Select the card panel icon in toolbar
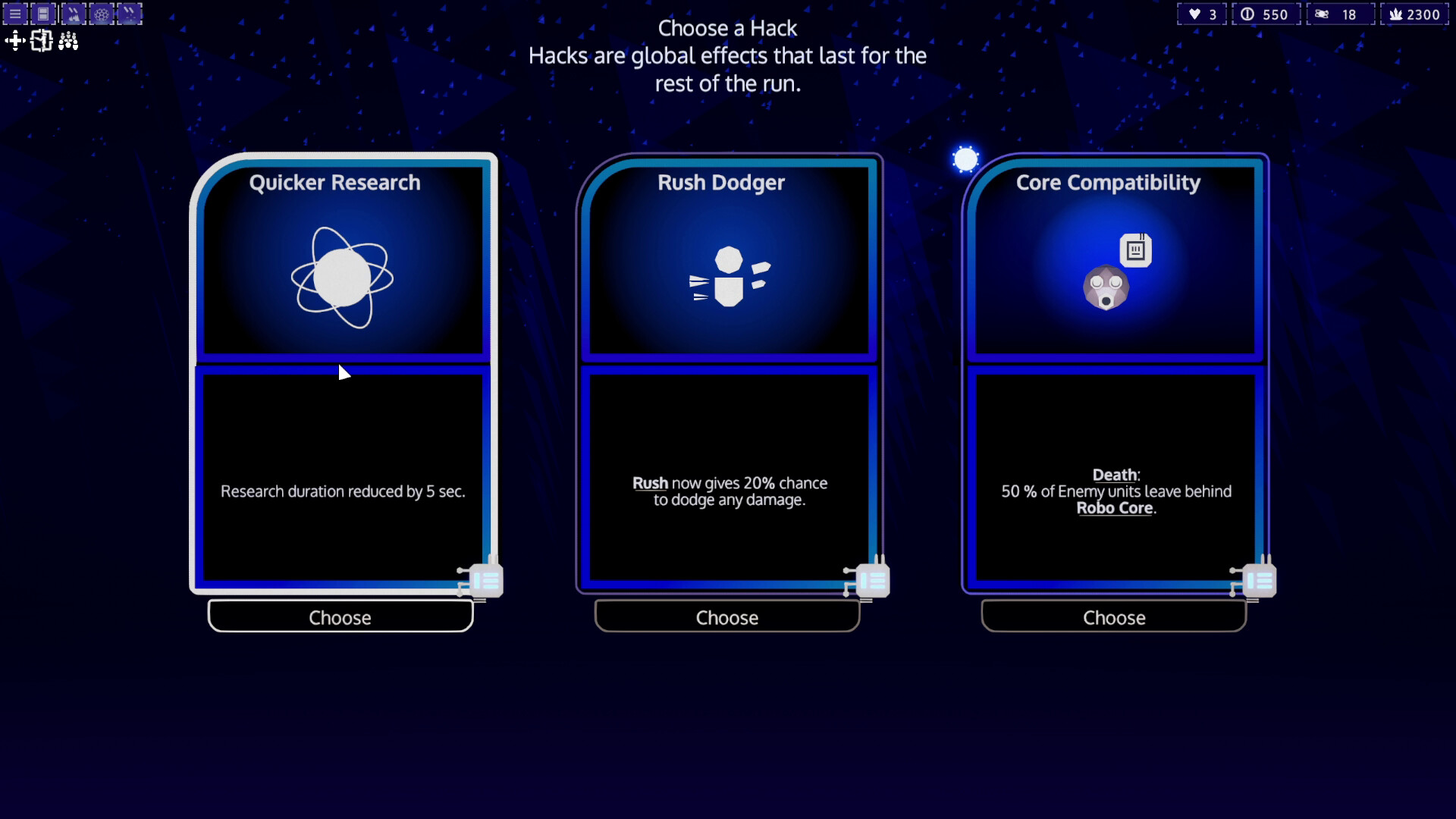The width and height of the screenshot is (1456, 819). (x=42, y=14)
